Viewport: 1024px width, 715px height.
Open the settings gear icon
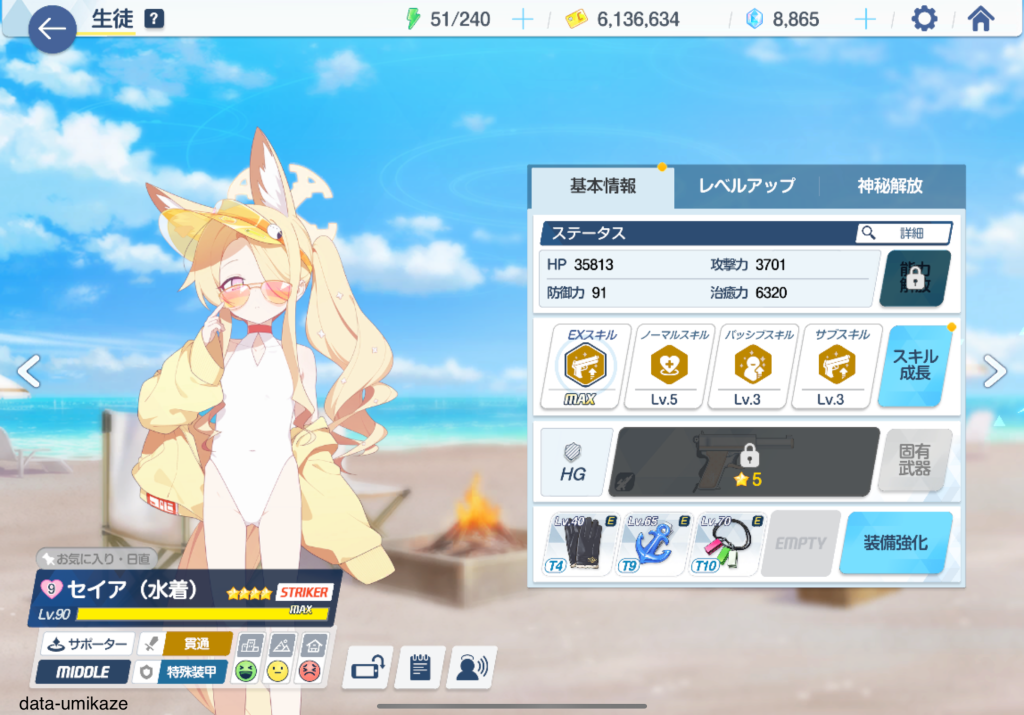(924, 19)
